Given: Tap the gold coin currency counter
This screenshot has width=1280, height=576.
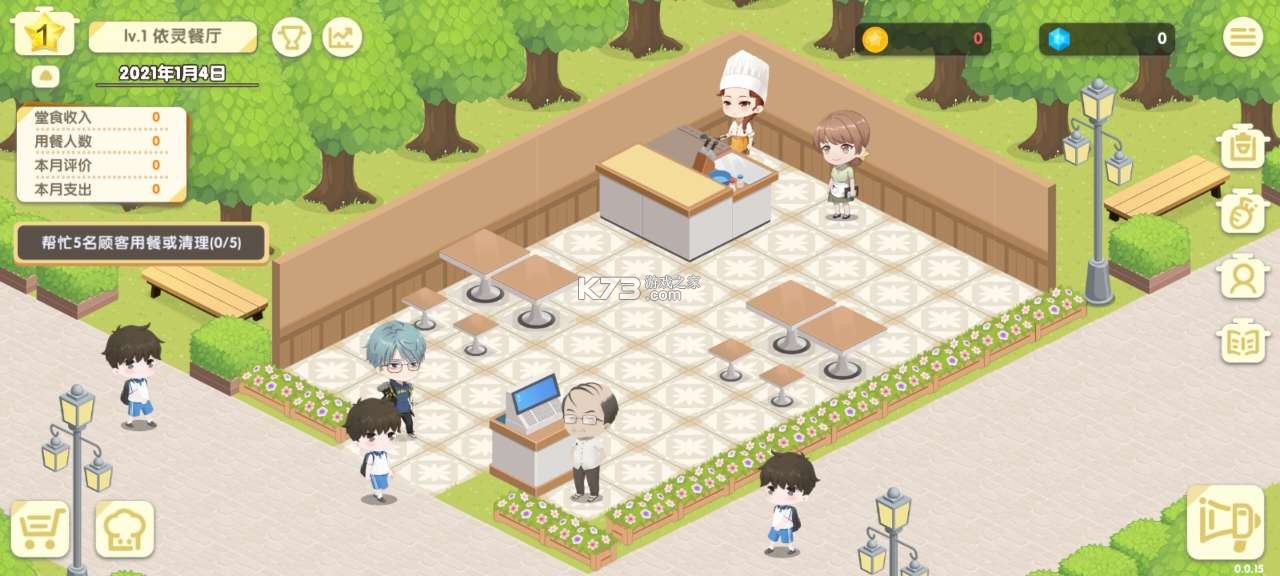Looking at the screenshot, I should tap(923, 39).
